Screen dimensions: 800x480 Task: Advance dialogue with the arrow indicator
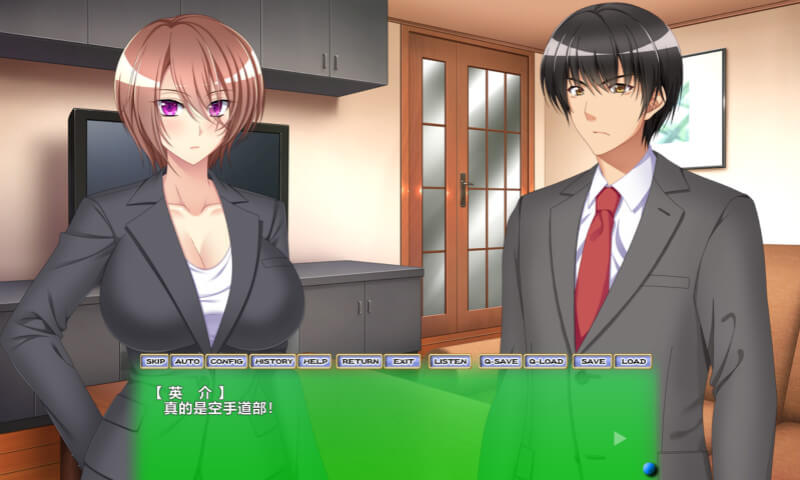click(619, 438)
